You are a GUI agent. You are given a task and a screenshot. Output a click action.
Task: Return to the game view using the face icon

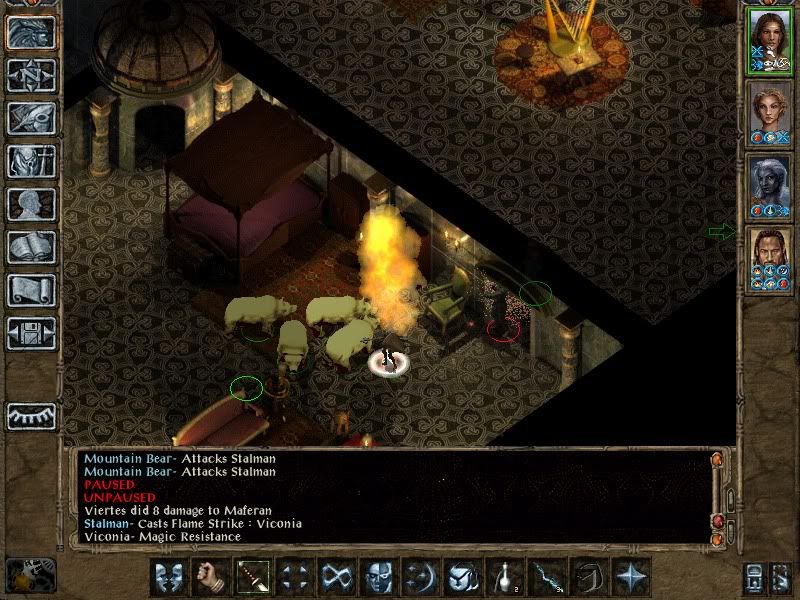tap(32, 32)
